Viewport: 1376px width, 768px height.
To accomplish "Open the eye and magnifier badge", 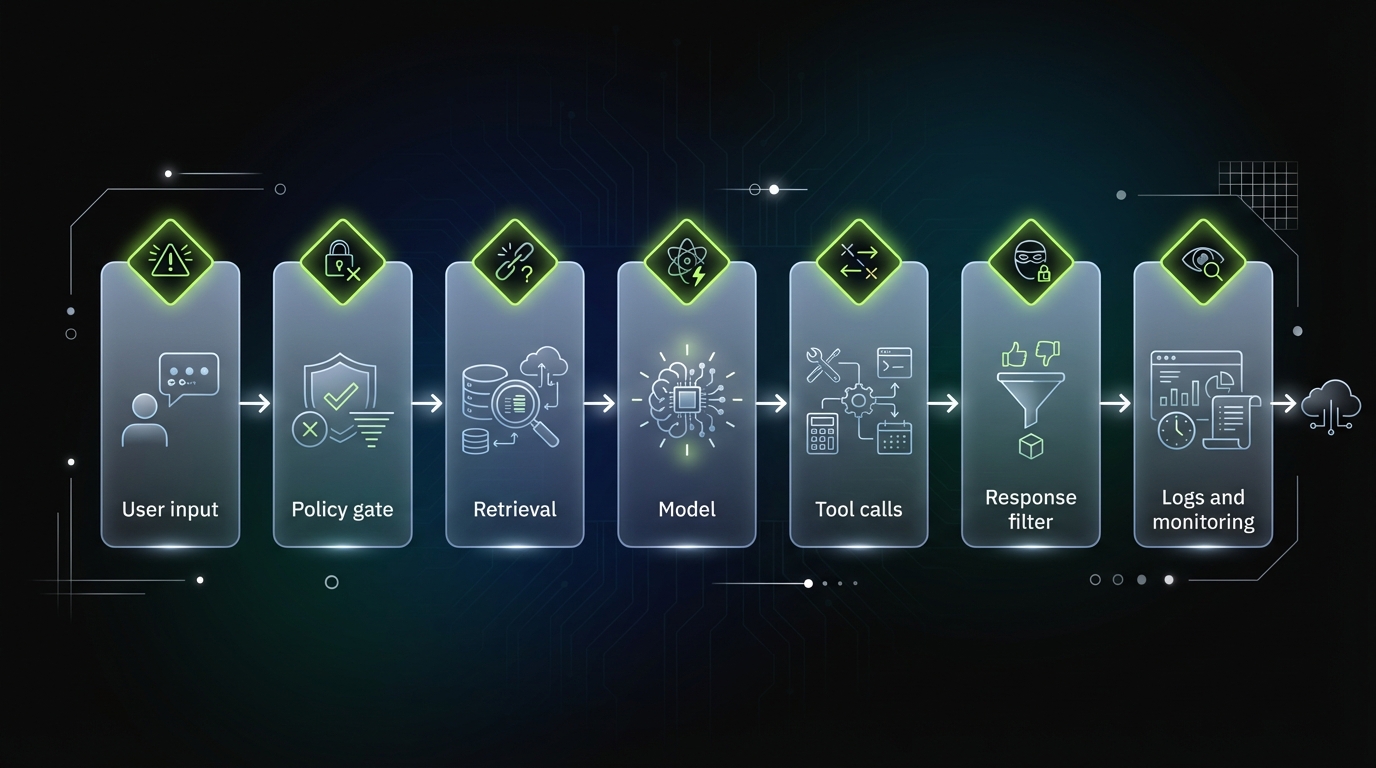I will point(1203,262).
